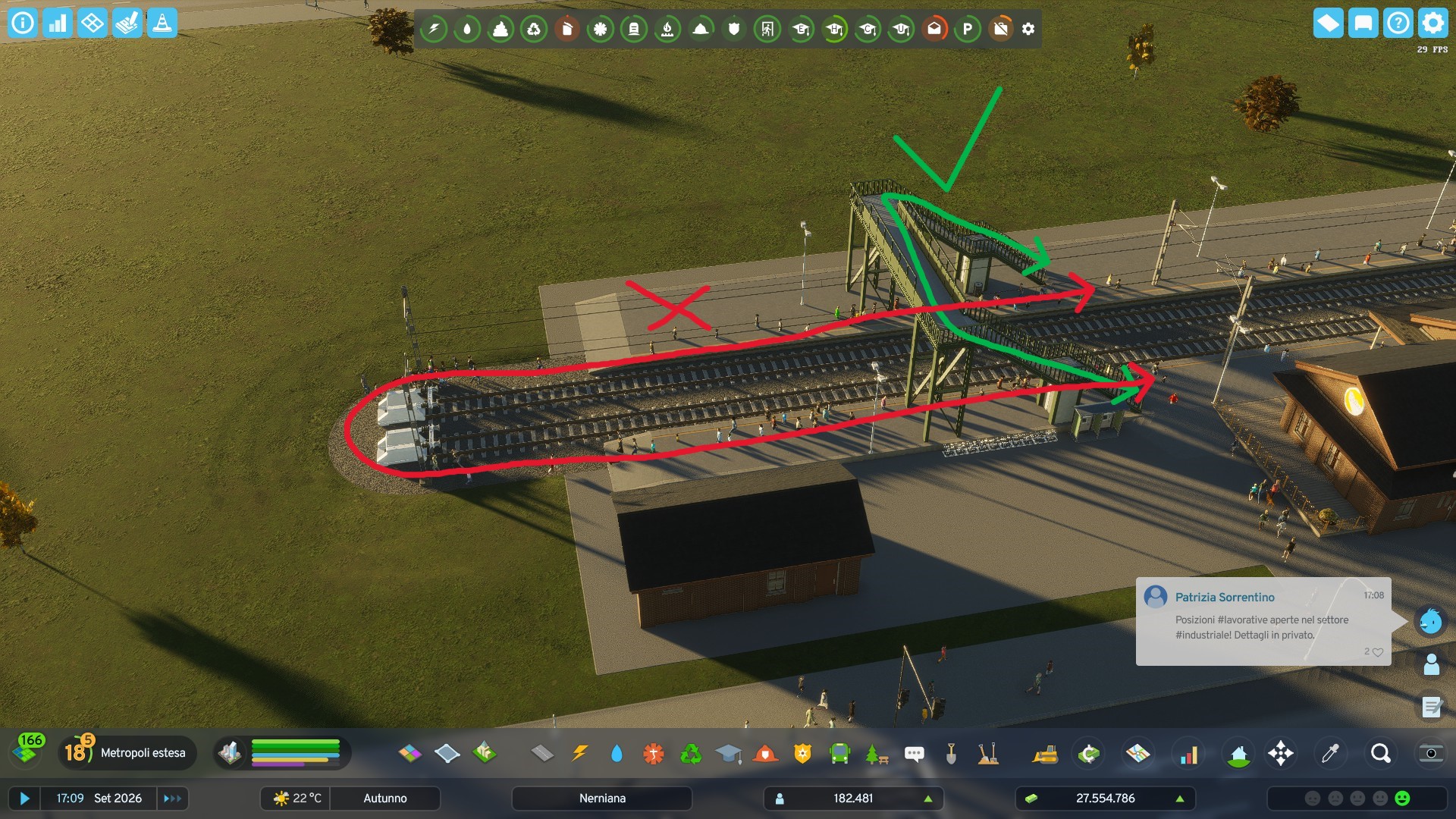This screenshot has height=819, width=1456.
Task: Open the graduation-cap Education menu
Action: pos(729,753)
